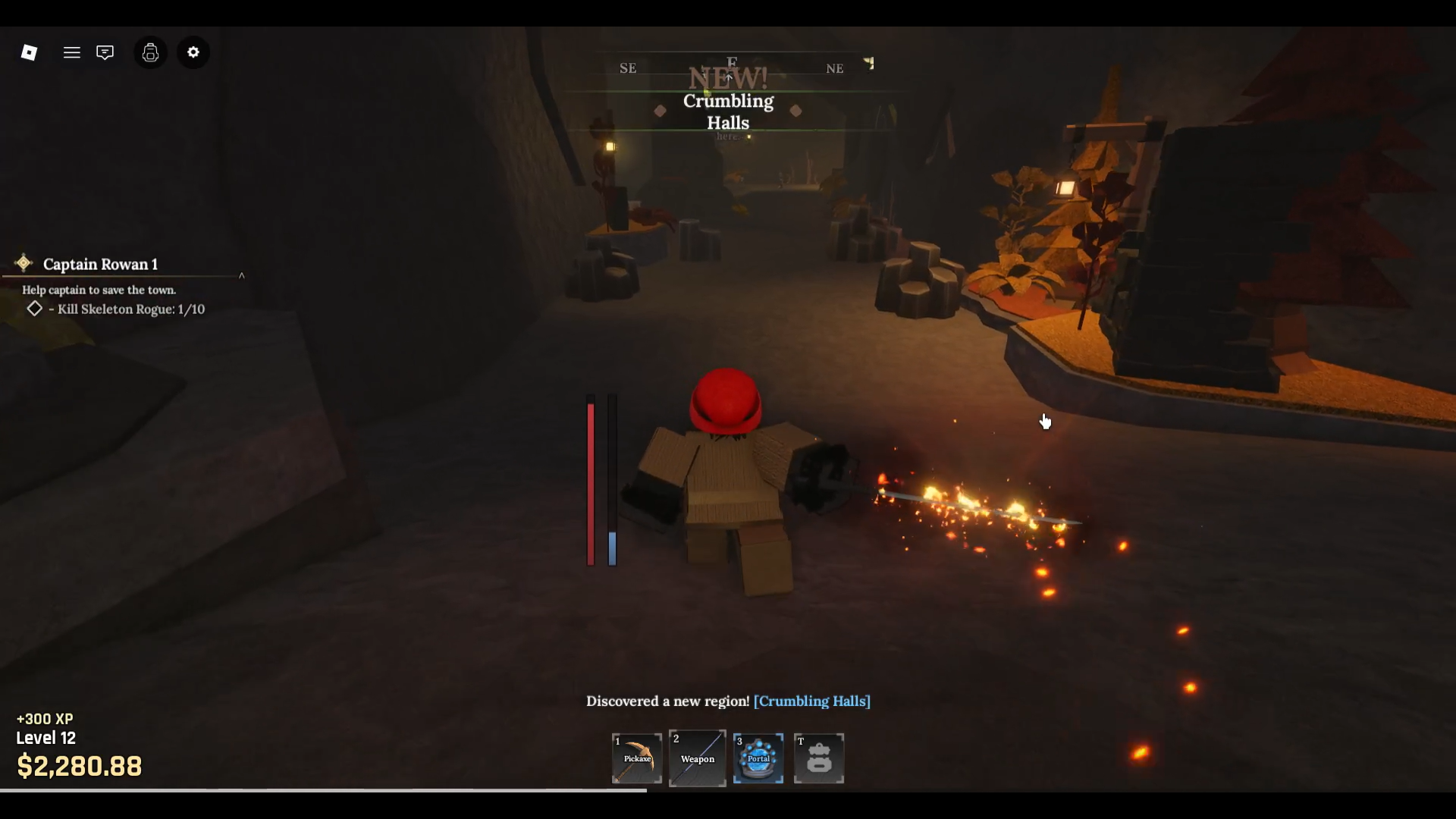Open the bag slot labeled T
Image resolution: width=1456 pixels, height=819 pixels.
tap(819, 758)
